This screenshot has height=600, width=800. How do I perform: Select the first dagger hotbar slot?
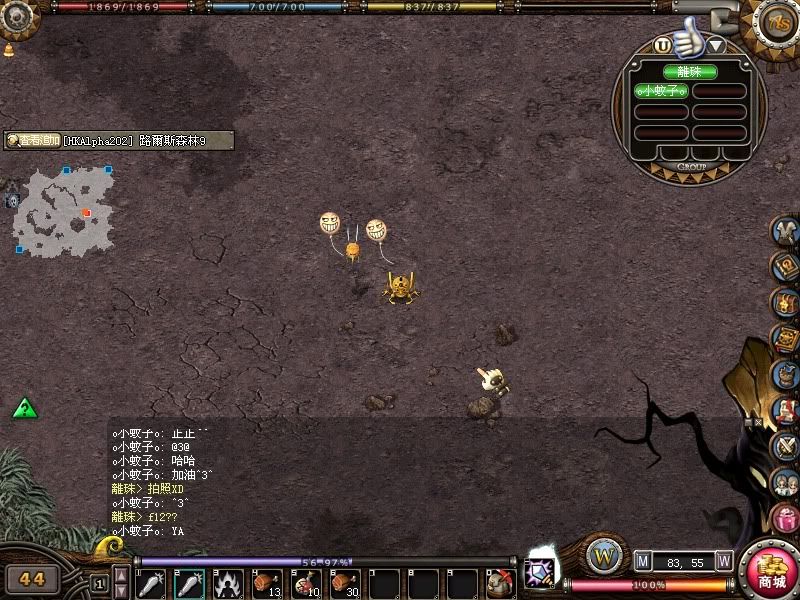(150, 583)
